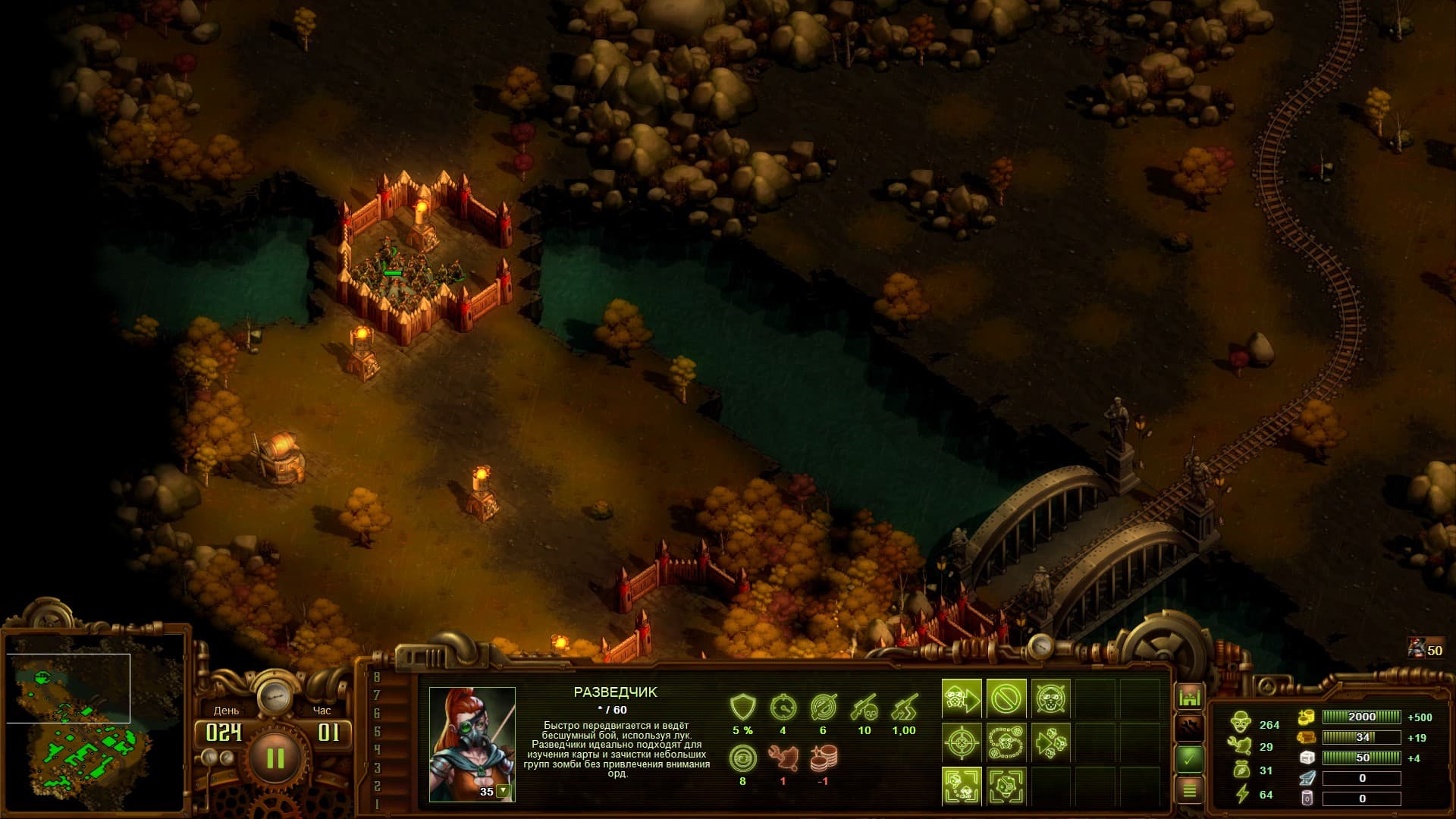Activate the hold position gas-mask icon

click(1050, 698)
